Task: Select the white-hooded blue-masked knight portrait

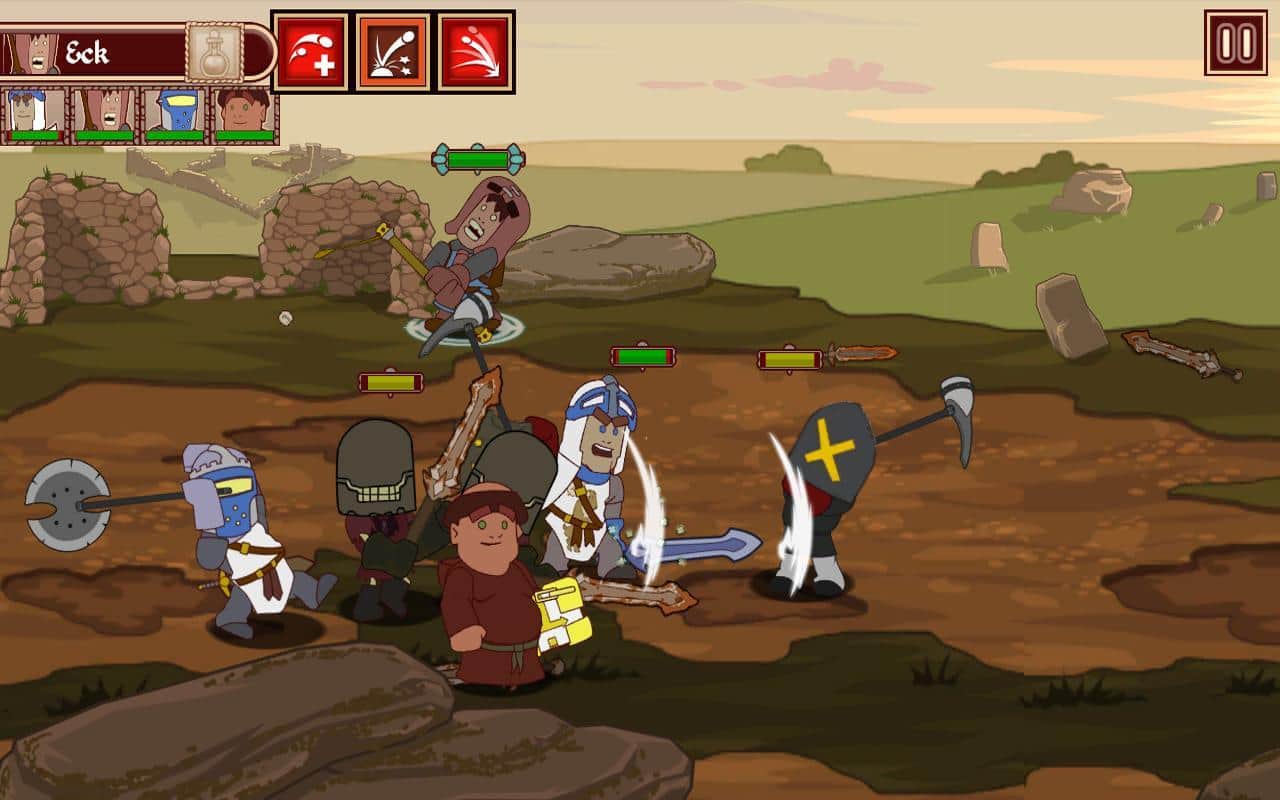Action: (34, 115)
